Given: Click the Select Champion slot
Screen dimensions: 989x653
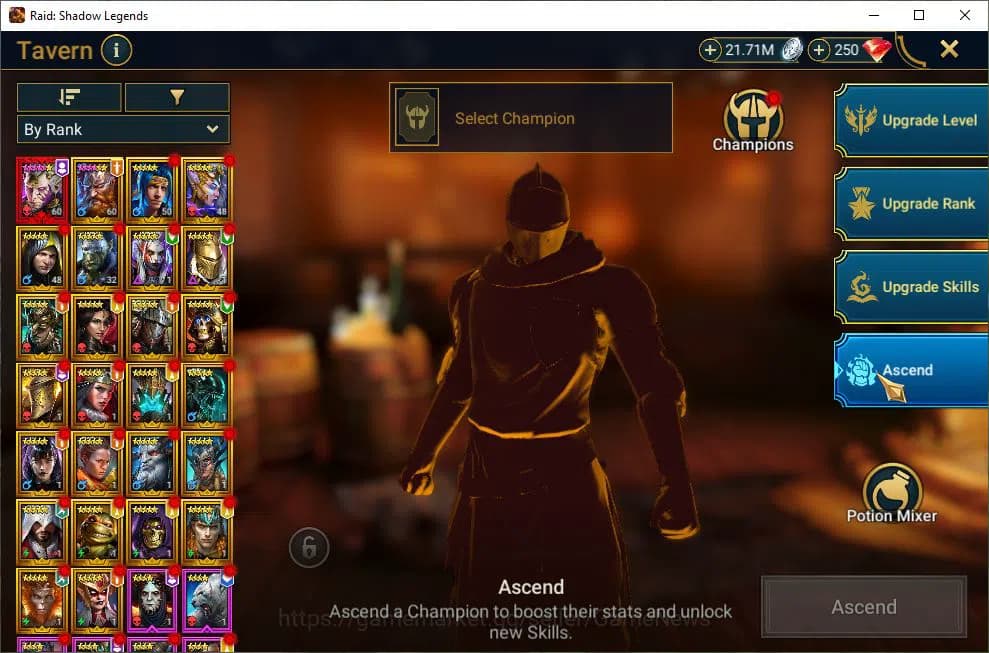Looking at the screenshot, I should click(x=530, y=118).
